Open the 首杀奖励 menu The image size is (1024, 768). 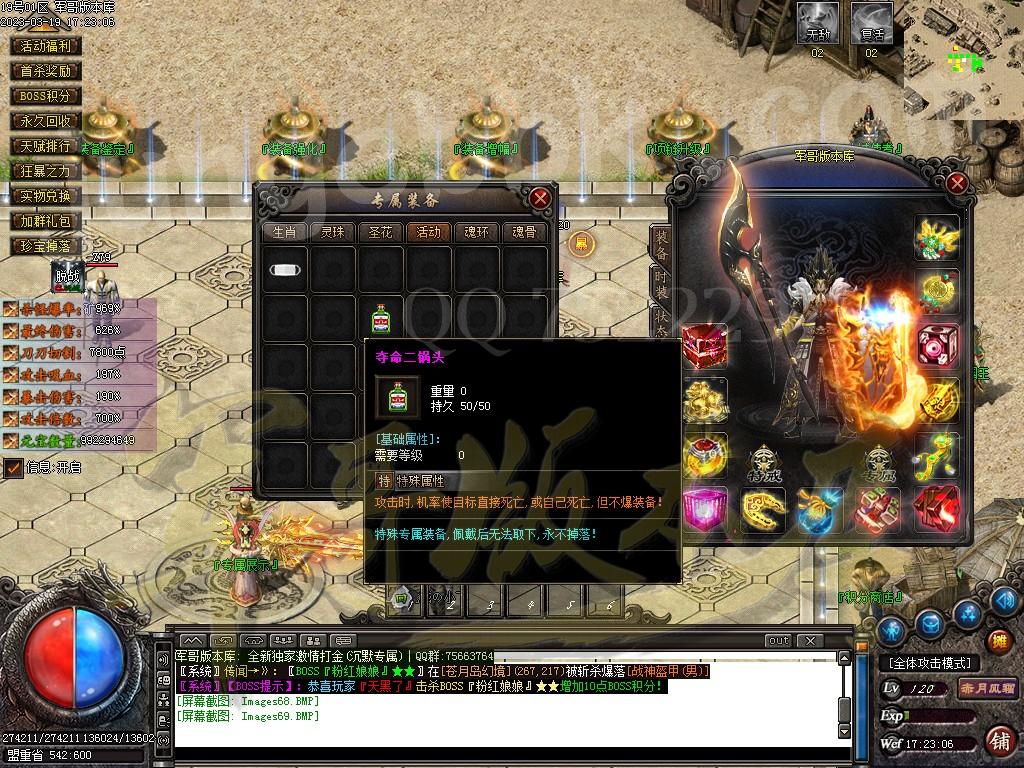tap(46, 71)
